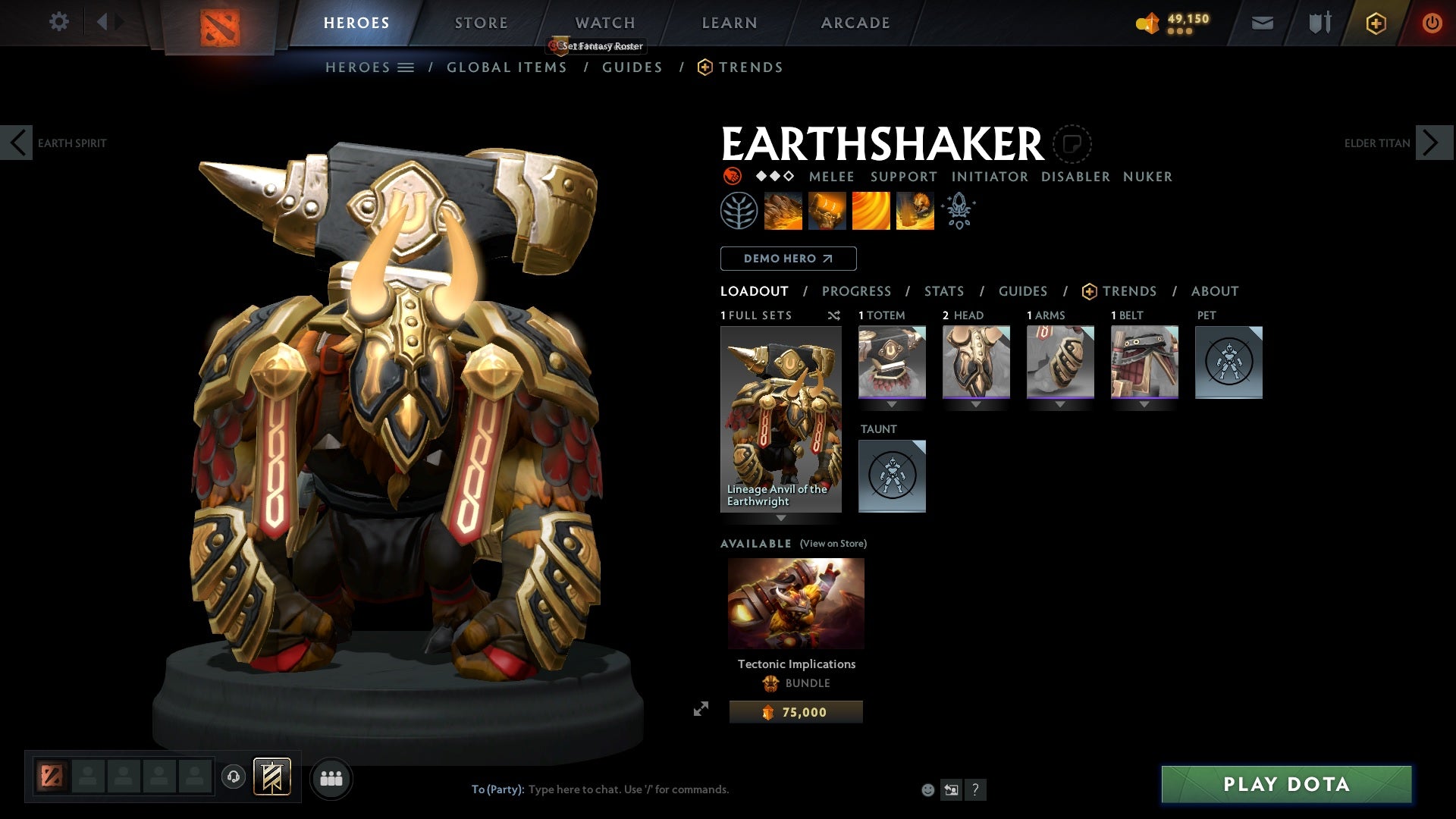Open the GLOBAL ITEMS section

coord(507,67)
